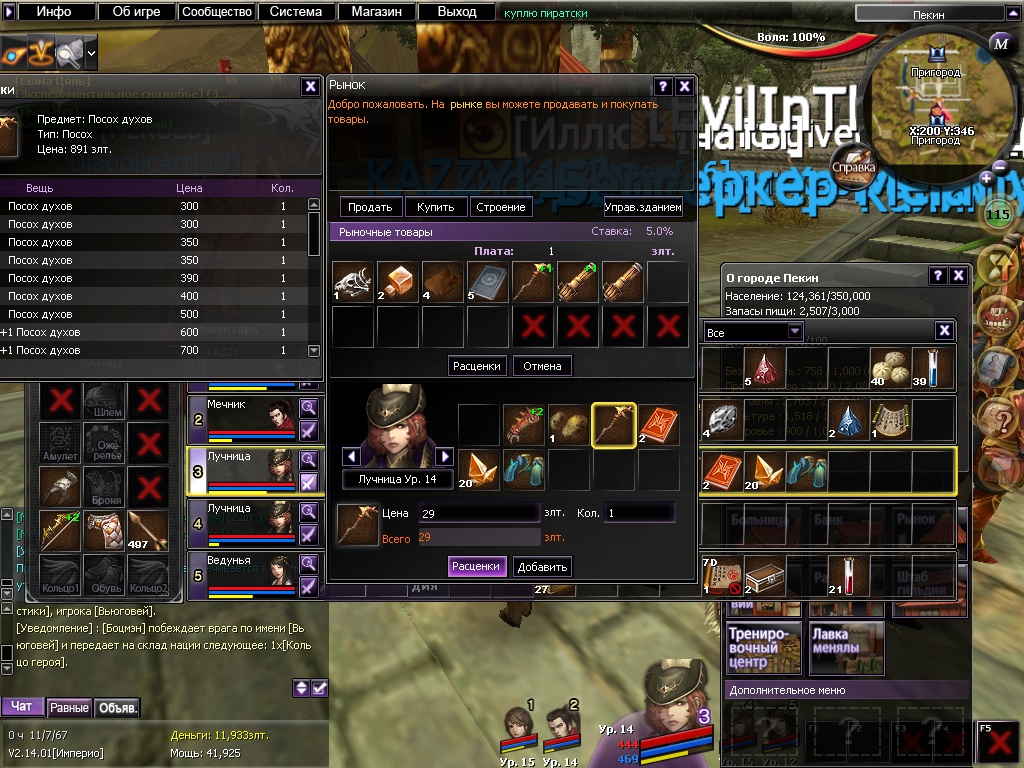Open the Лавка менялы building
The width and height of the screenshot is (1024, 768).
pos(846,647)
